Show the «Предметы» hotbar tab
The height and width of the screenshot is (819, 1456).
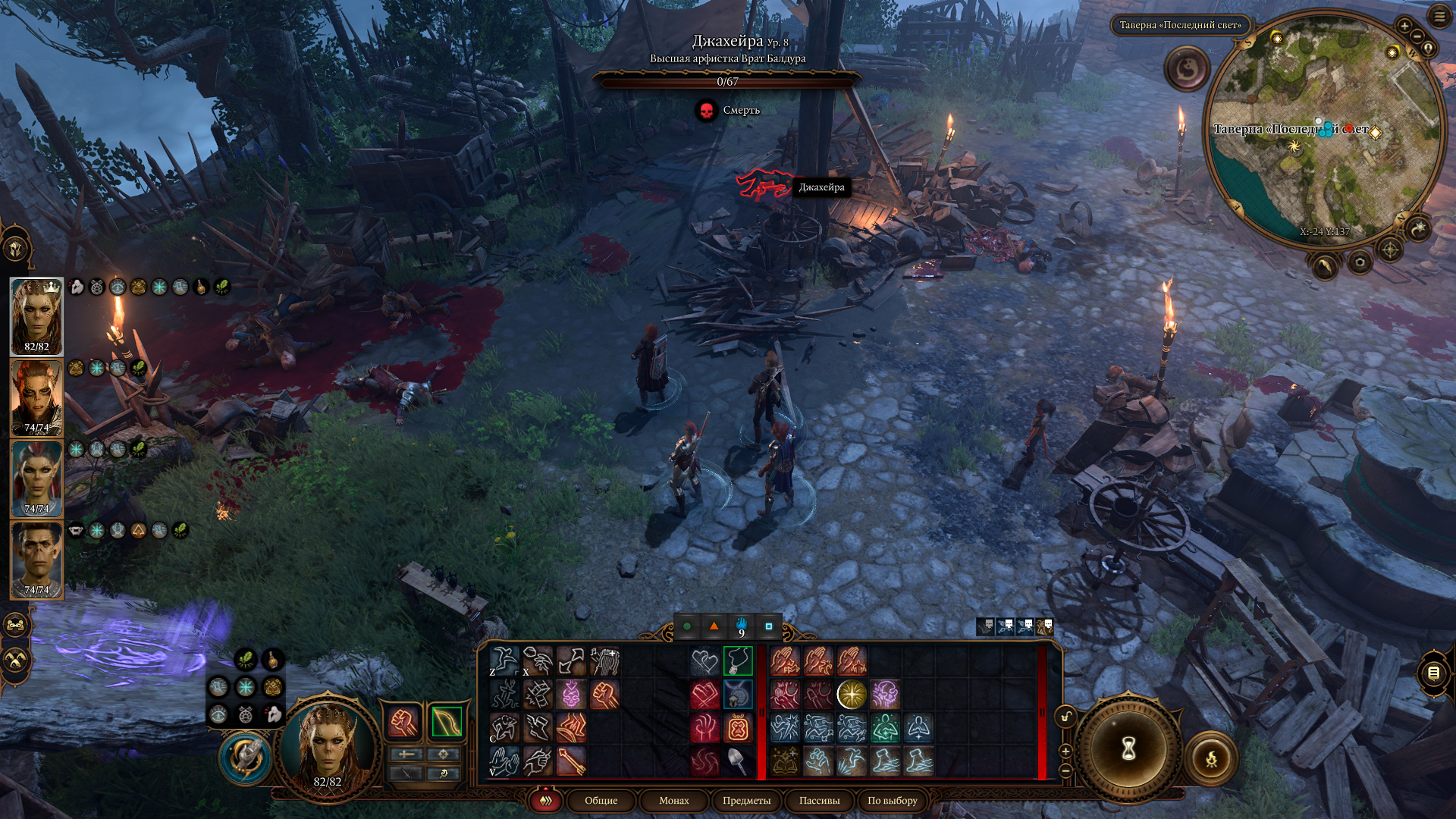click(x=746, y=800)
